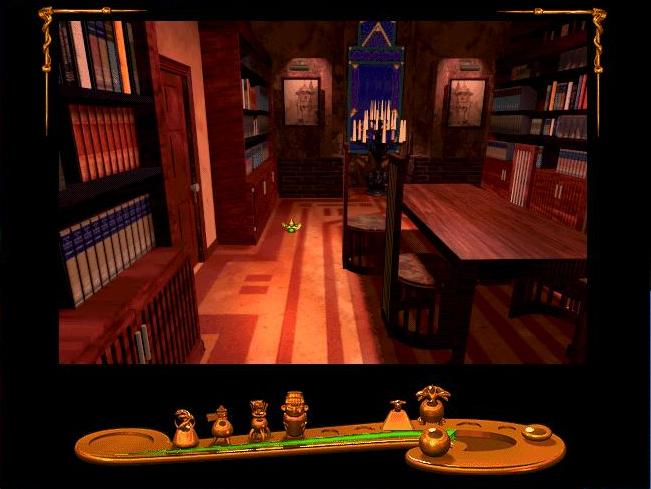The image size is (651, 489).
Task: Select the figurine with the wide-brimmed hat
Action: [221, 425]
